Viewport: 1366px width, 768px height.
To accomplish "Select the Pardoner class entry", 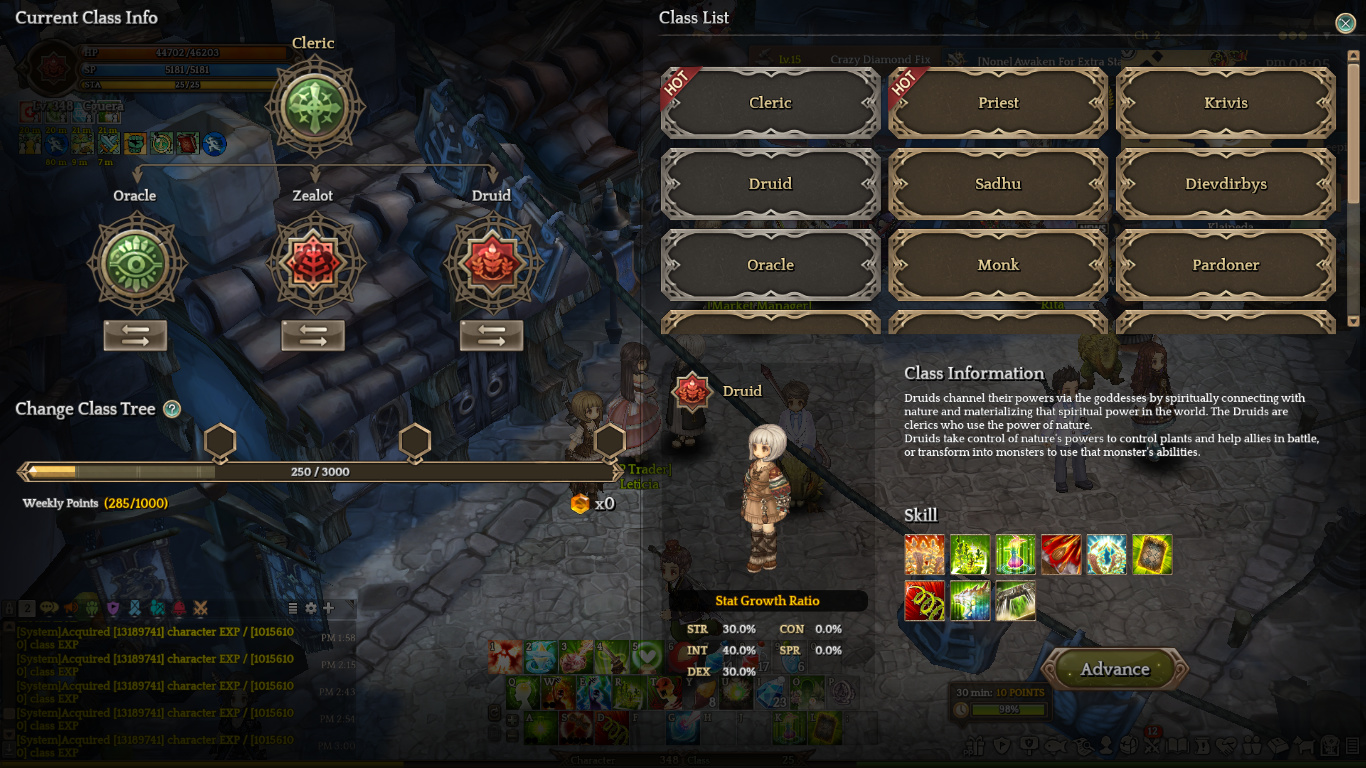I will [1226, 265].
